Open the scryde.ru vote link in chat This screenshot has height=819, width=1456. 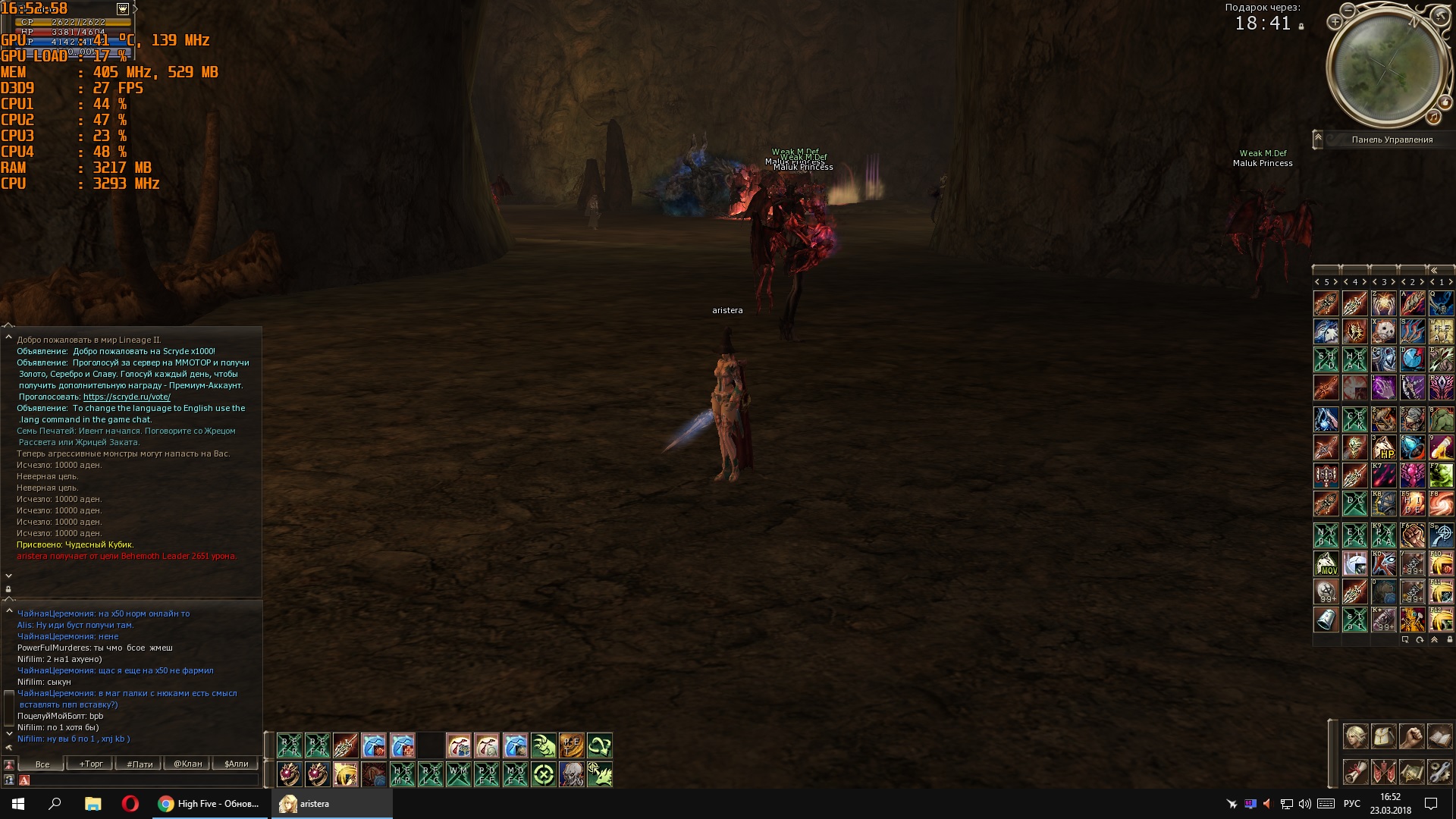pyautogui.click(x=127, y=397)
